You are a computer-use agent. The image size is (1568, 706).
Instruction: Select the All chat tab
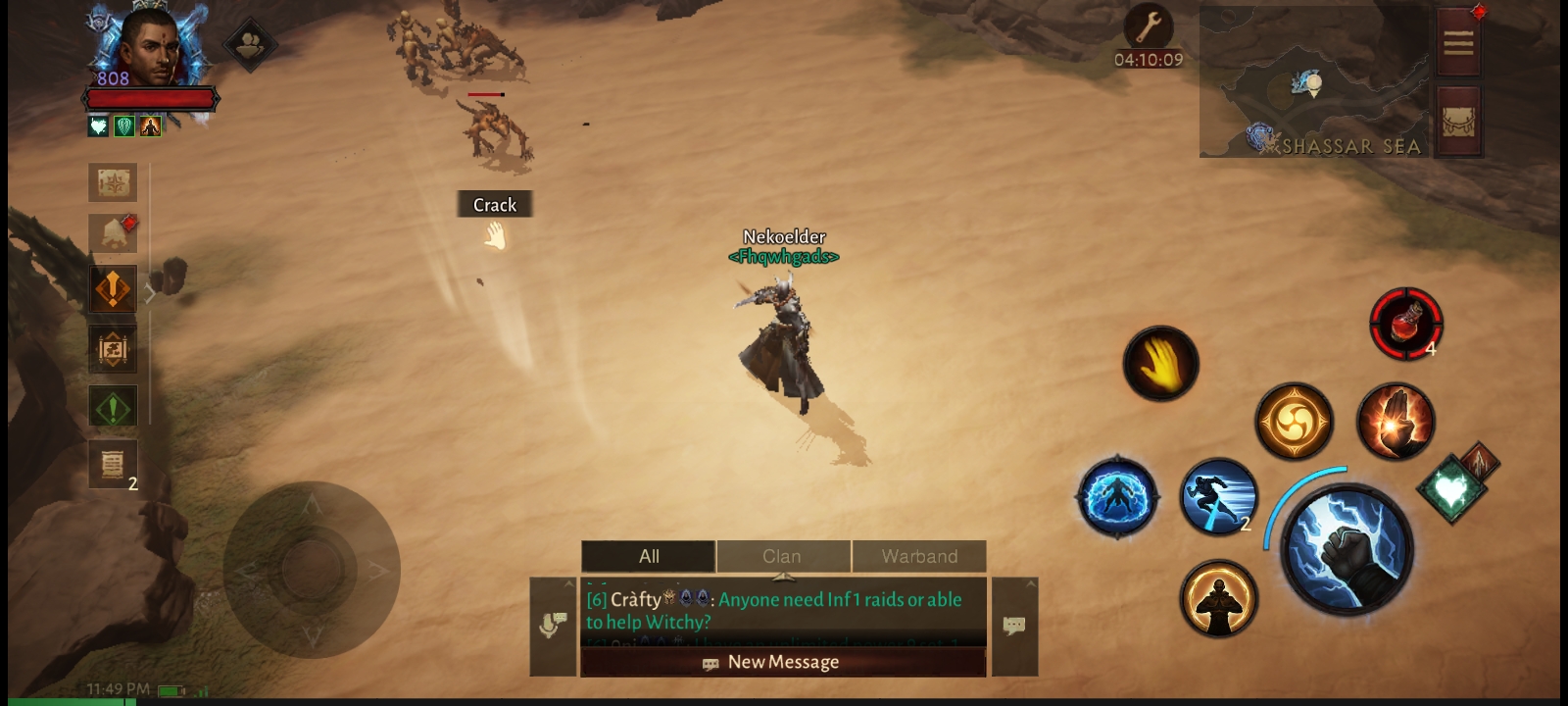coord(649,556)
